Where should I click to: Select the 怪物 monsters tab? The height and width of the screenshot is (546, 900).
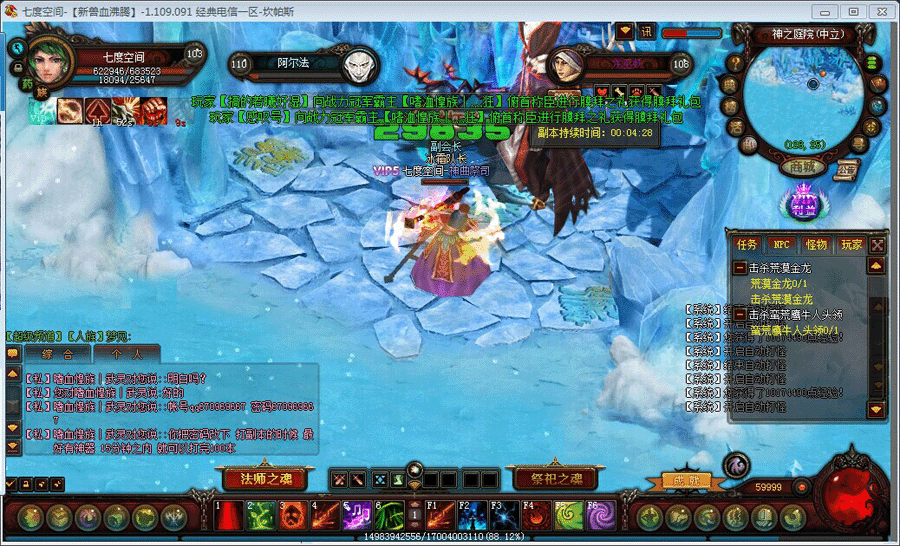(x=816, y=244)
